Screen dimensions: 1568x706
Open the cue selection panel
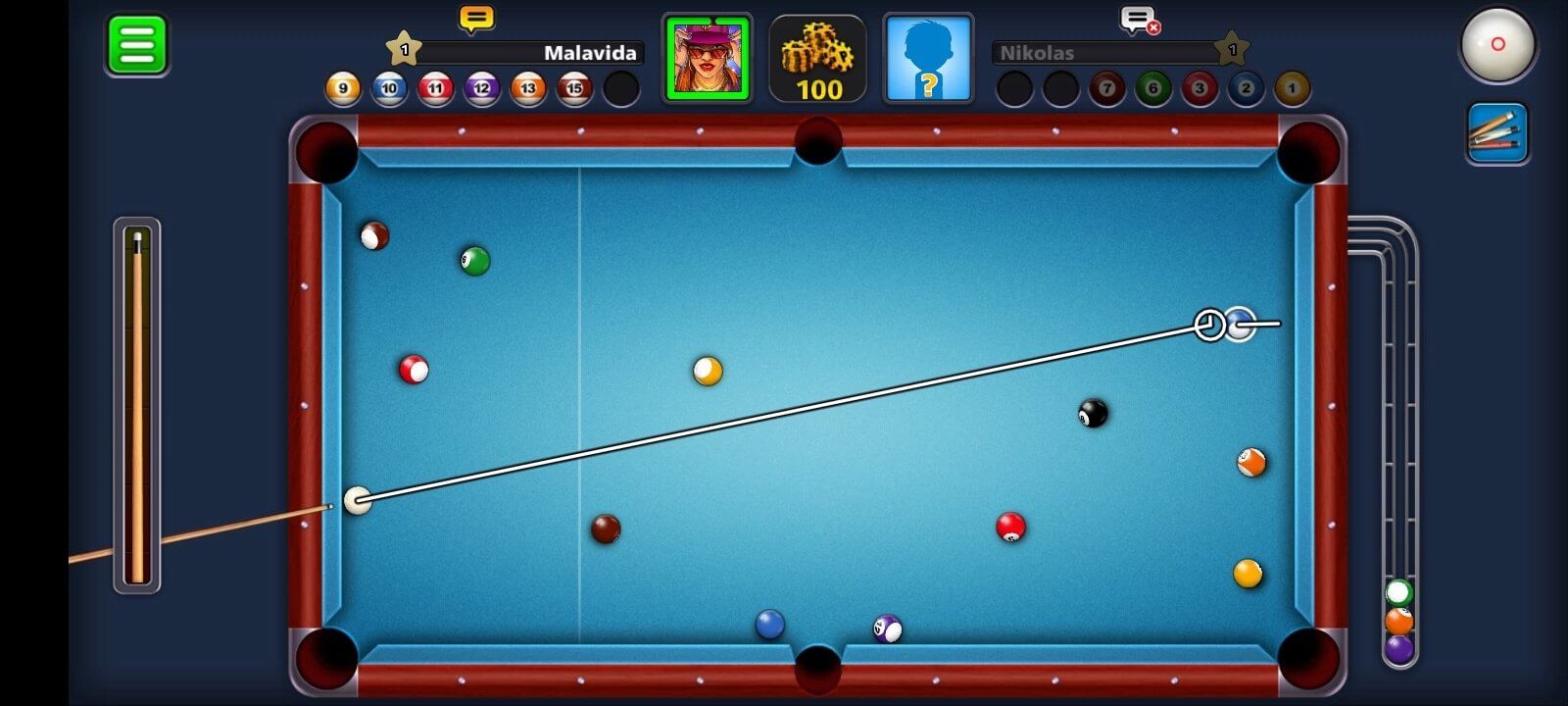pos(1498,132)
